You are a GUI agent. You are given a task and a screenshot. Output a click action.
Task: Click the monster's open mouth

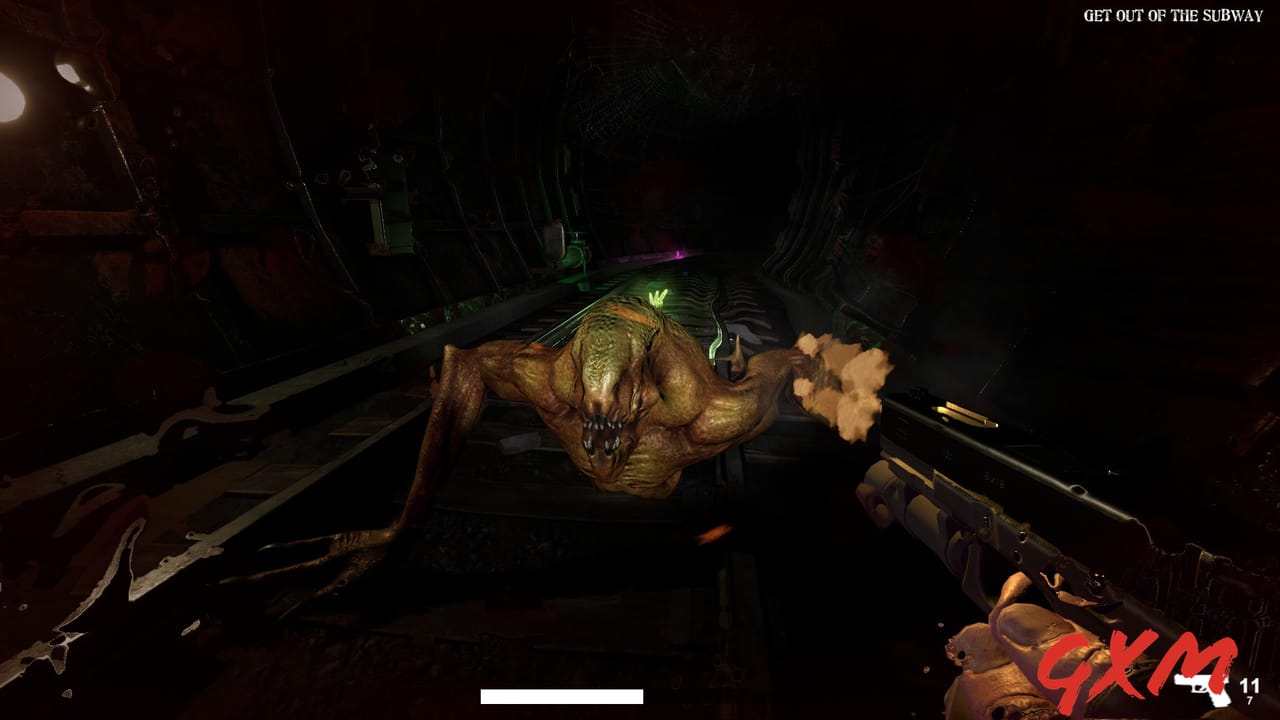pyautogui.click(x=603, y=430)
